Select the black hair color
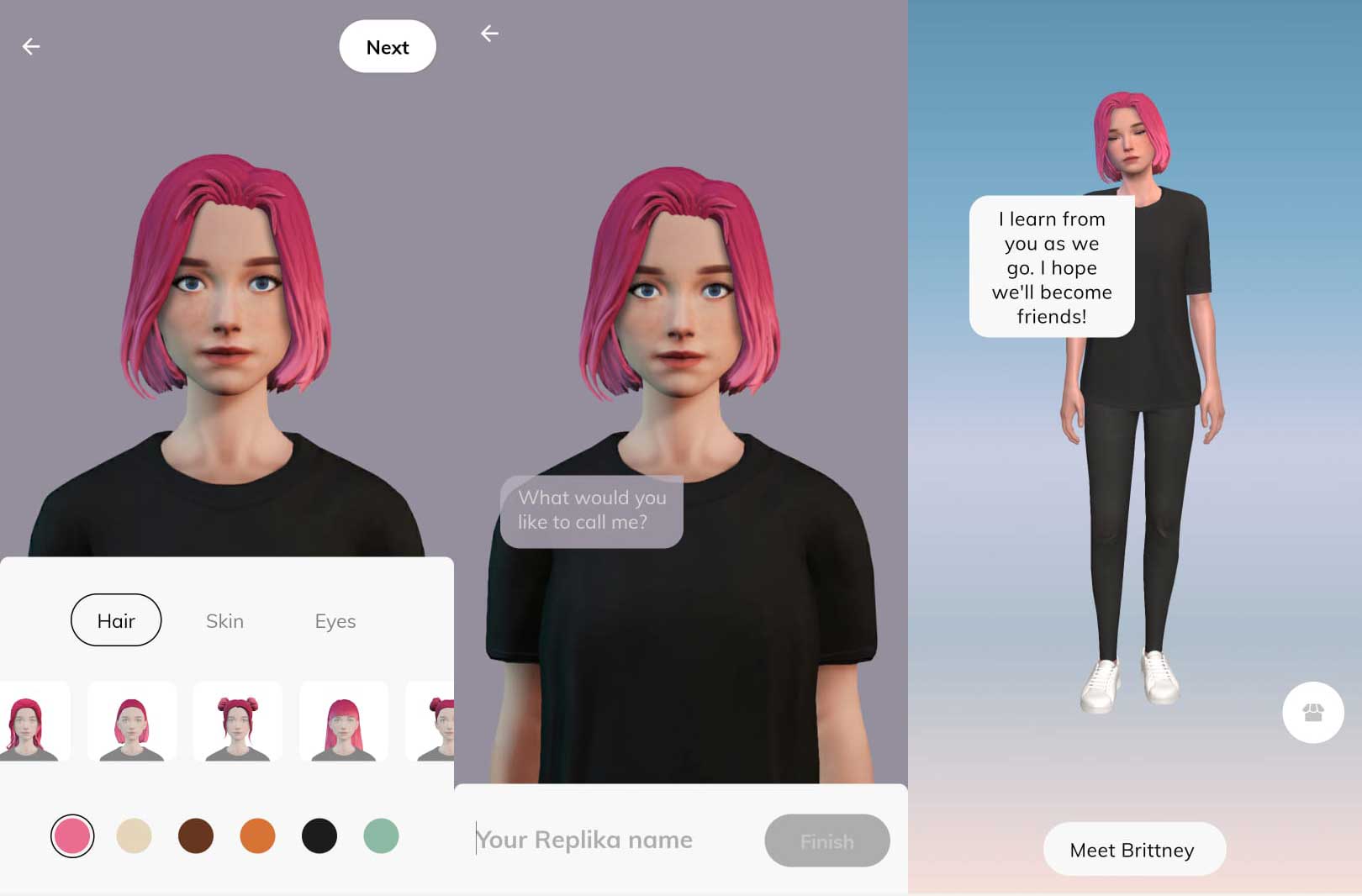 319,837
